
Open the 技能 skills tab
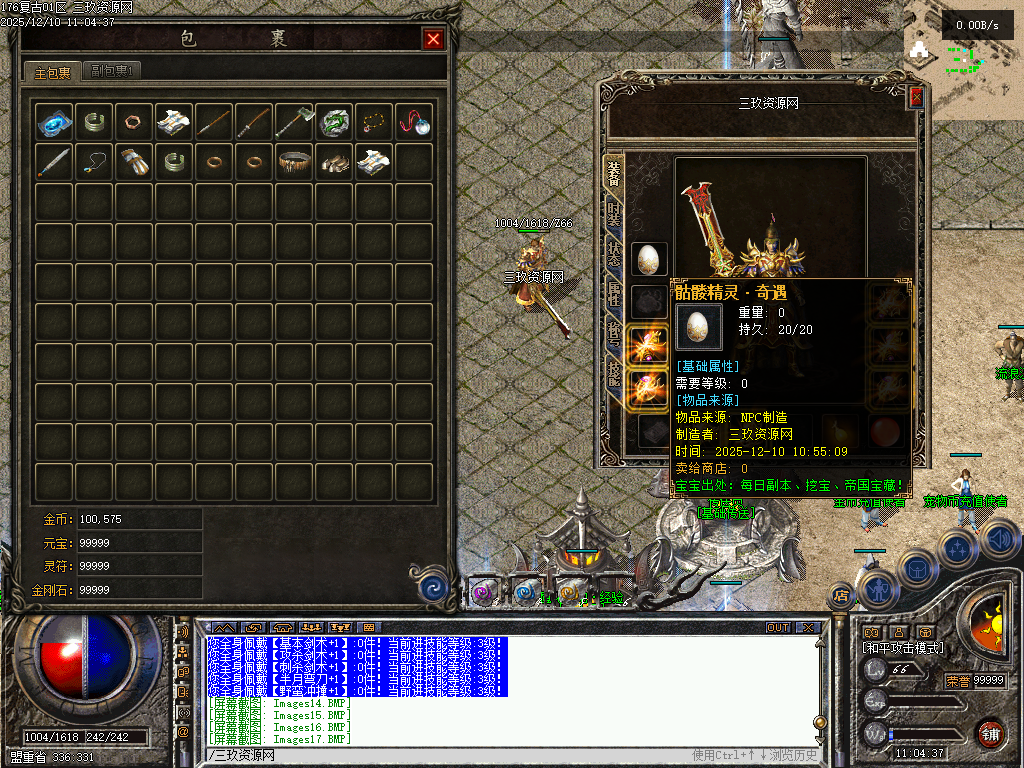click(x=614, y=375)
